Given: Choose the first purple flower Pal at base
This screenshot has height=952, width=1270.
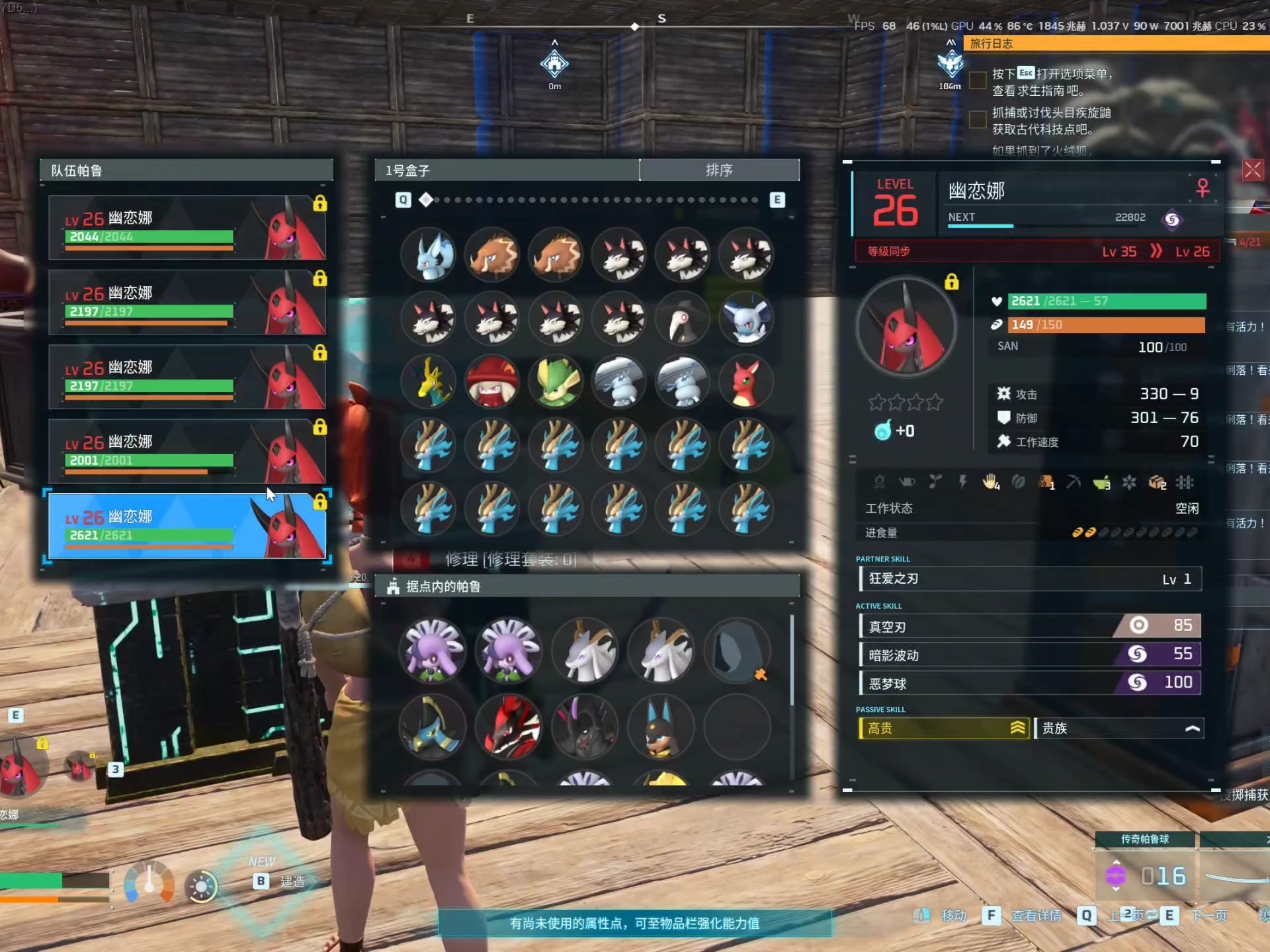Looking at the screenshot, I should [x=433, y=651].
